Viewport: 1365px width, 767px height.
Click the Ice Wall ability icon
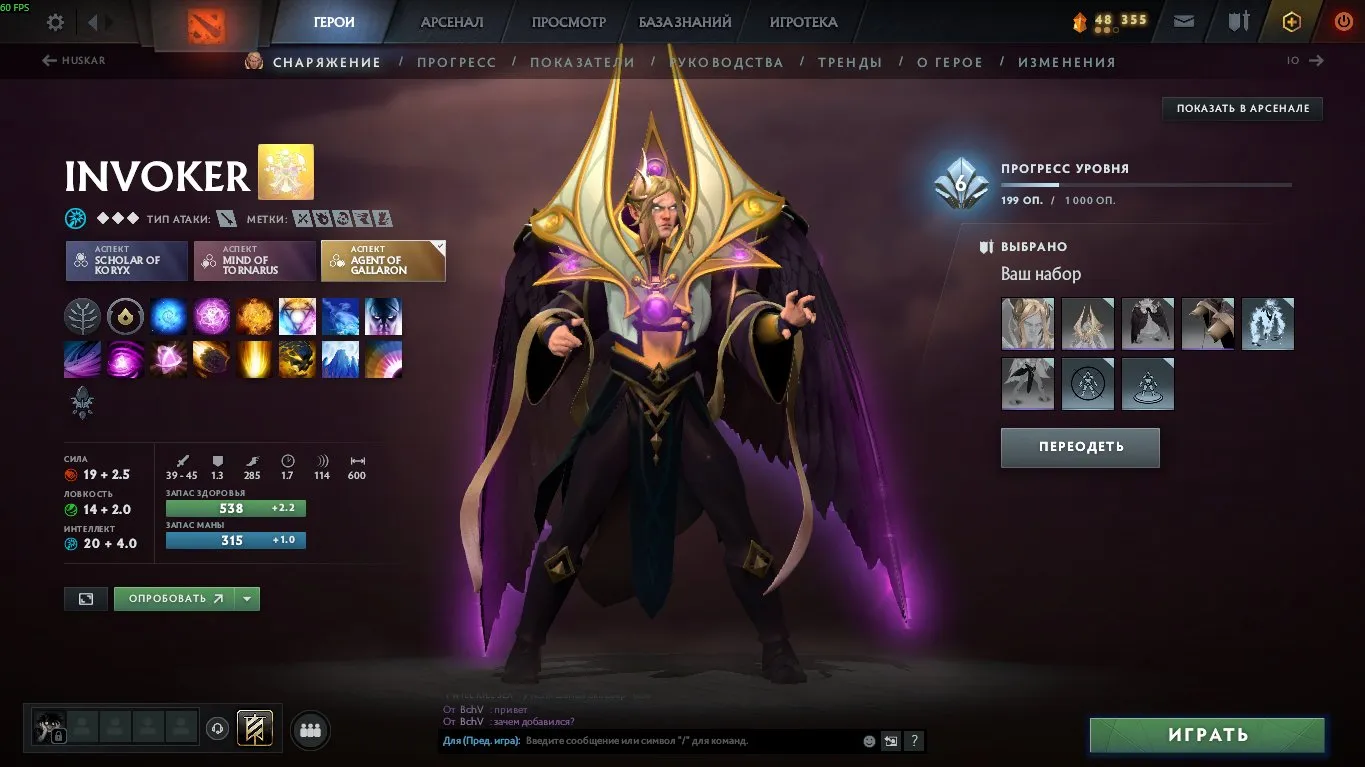pos(340,360)
